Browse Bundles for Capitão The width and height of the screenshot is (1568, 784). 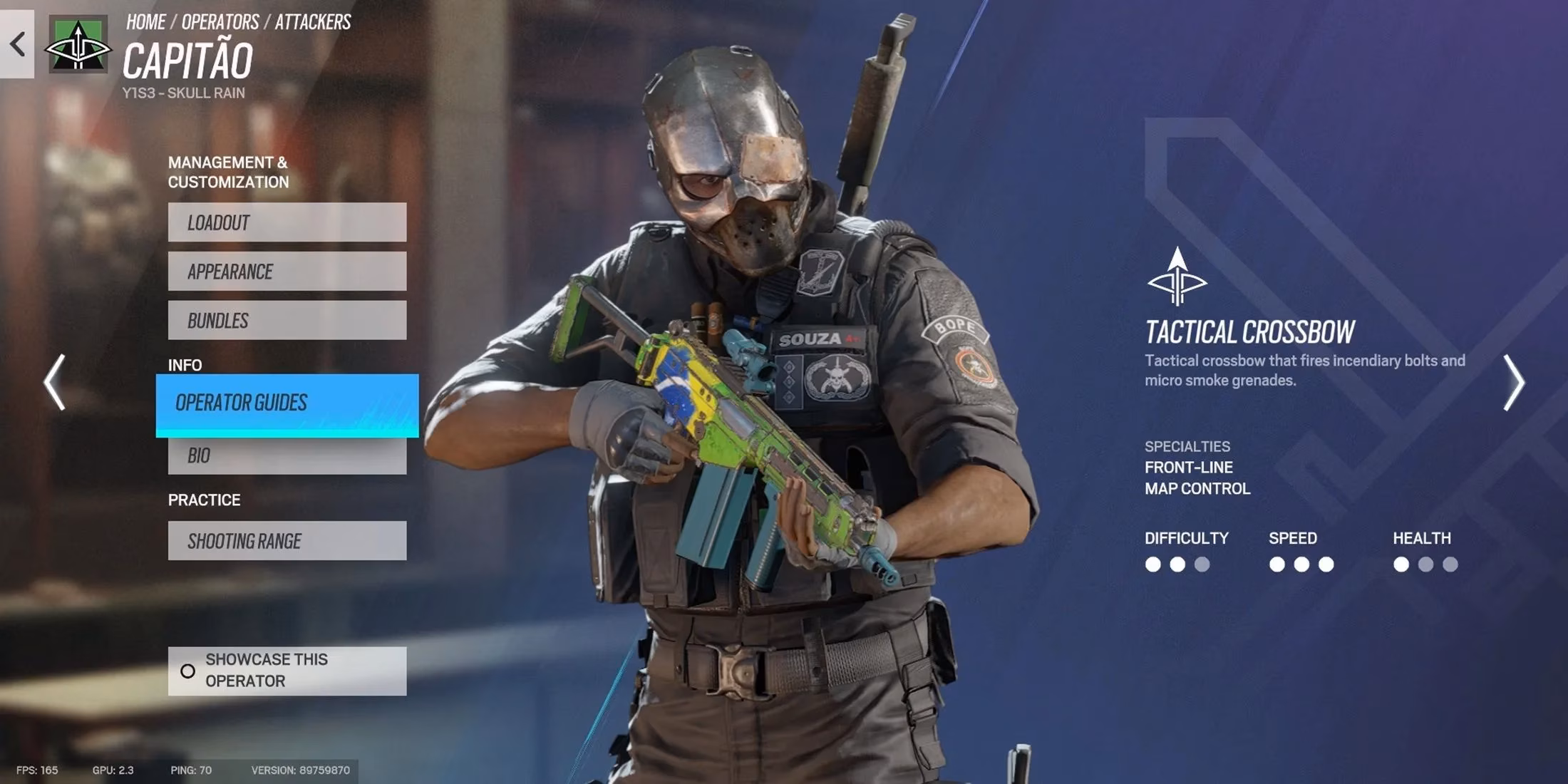tap(287, 320)
